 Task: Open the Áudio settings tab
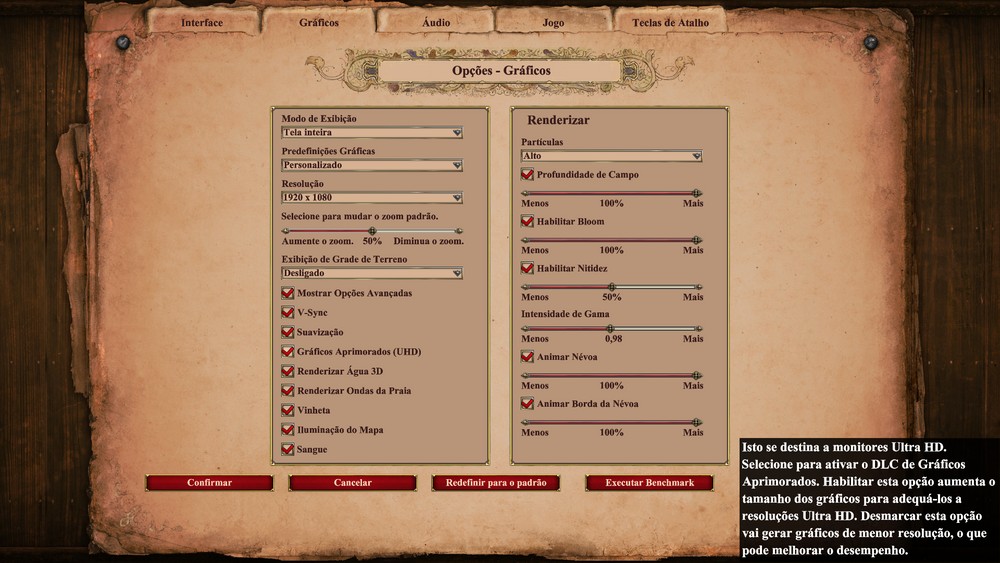(436, 22)
